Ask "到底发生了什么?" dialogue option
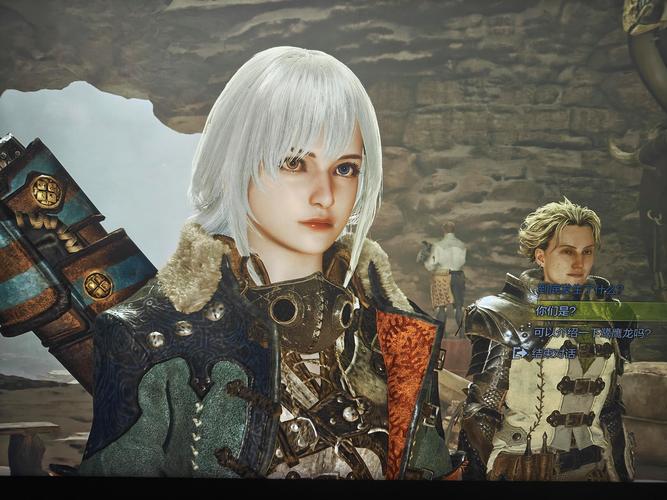This screenshot has width=667, height=500. point(580,290)
